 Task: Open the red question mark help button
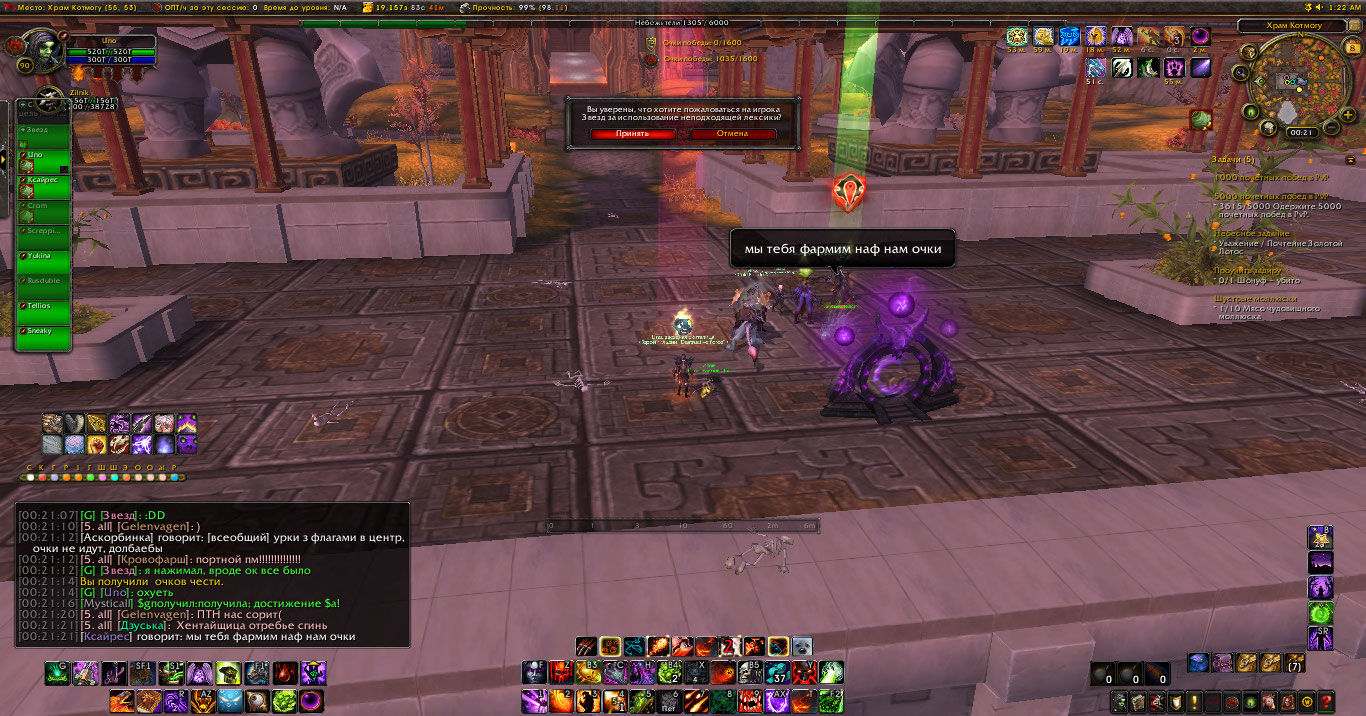point(1326,701)
